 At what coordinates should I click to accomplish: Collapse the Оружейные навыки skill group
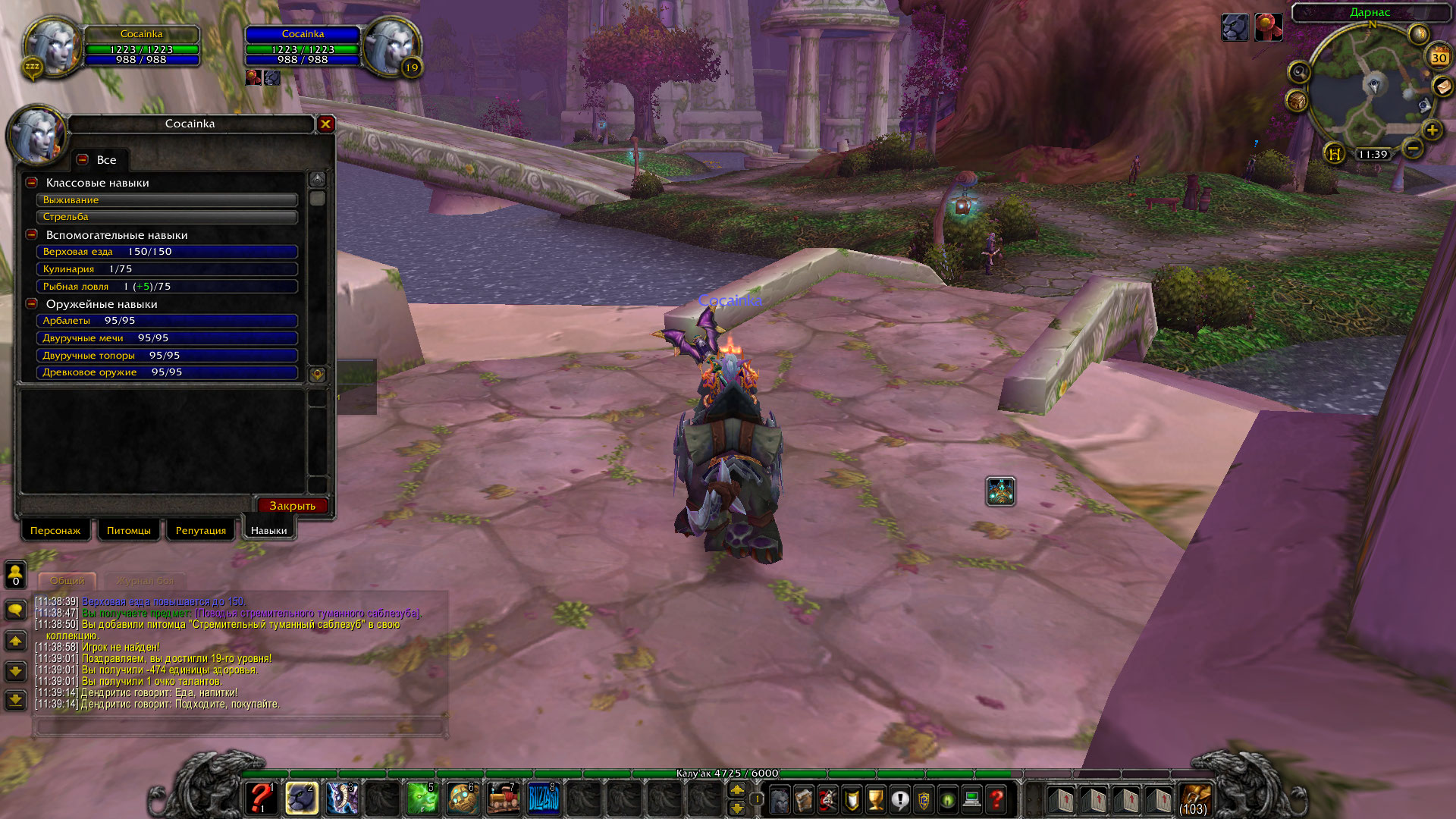tap(32, 304)
